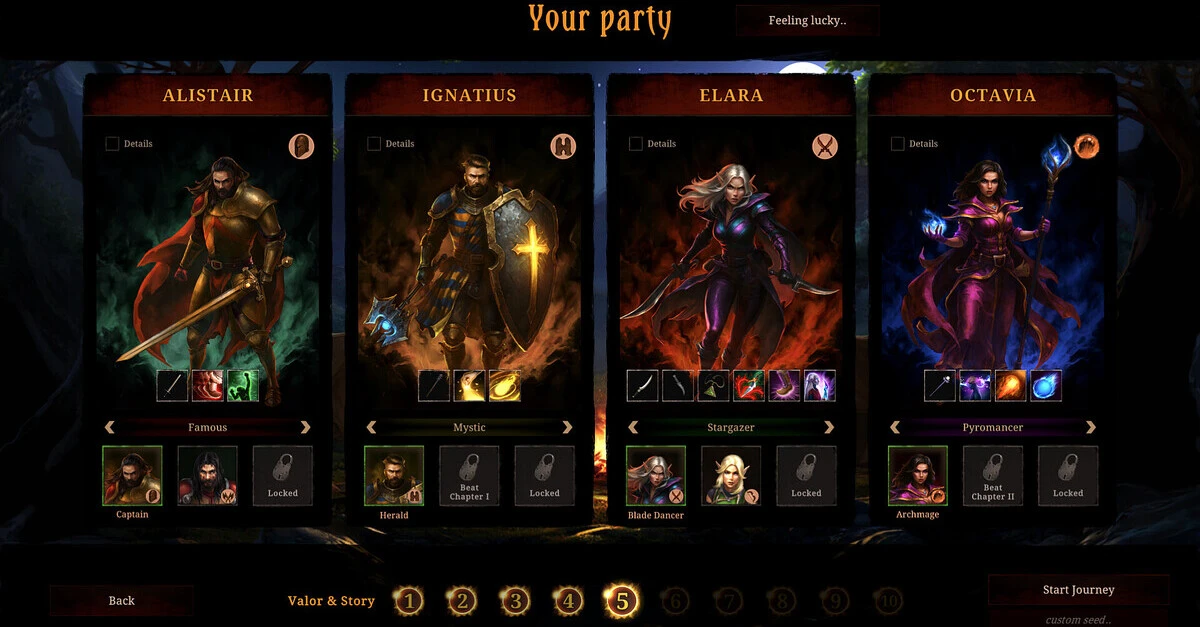1200x627 pixels.
Task: Advance Stargazer trait to the next option
Action: point(829,427)
